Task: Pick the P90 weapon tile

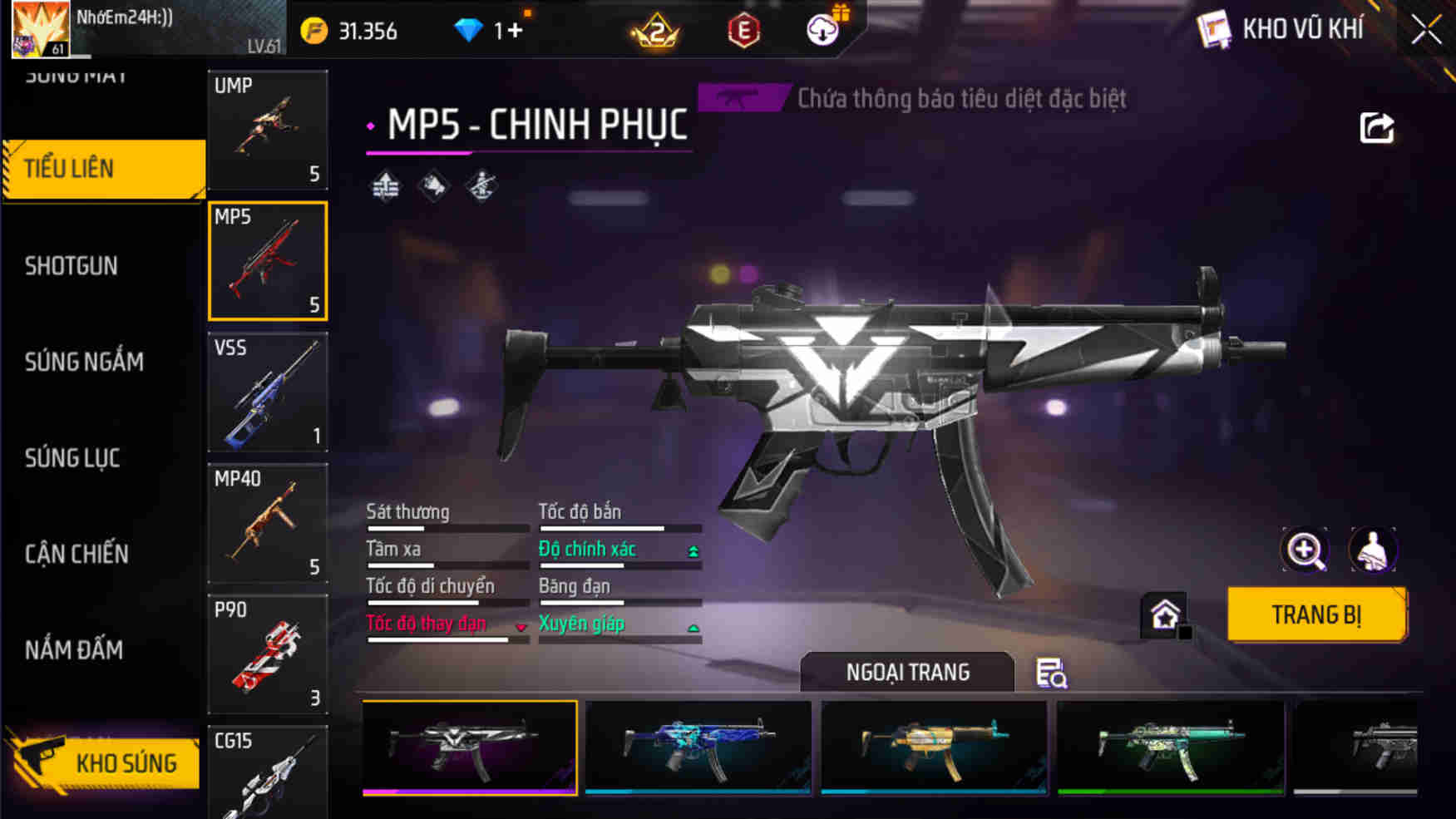Action: [x=267, y=654]
